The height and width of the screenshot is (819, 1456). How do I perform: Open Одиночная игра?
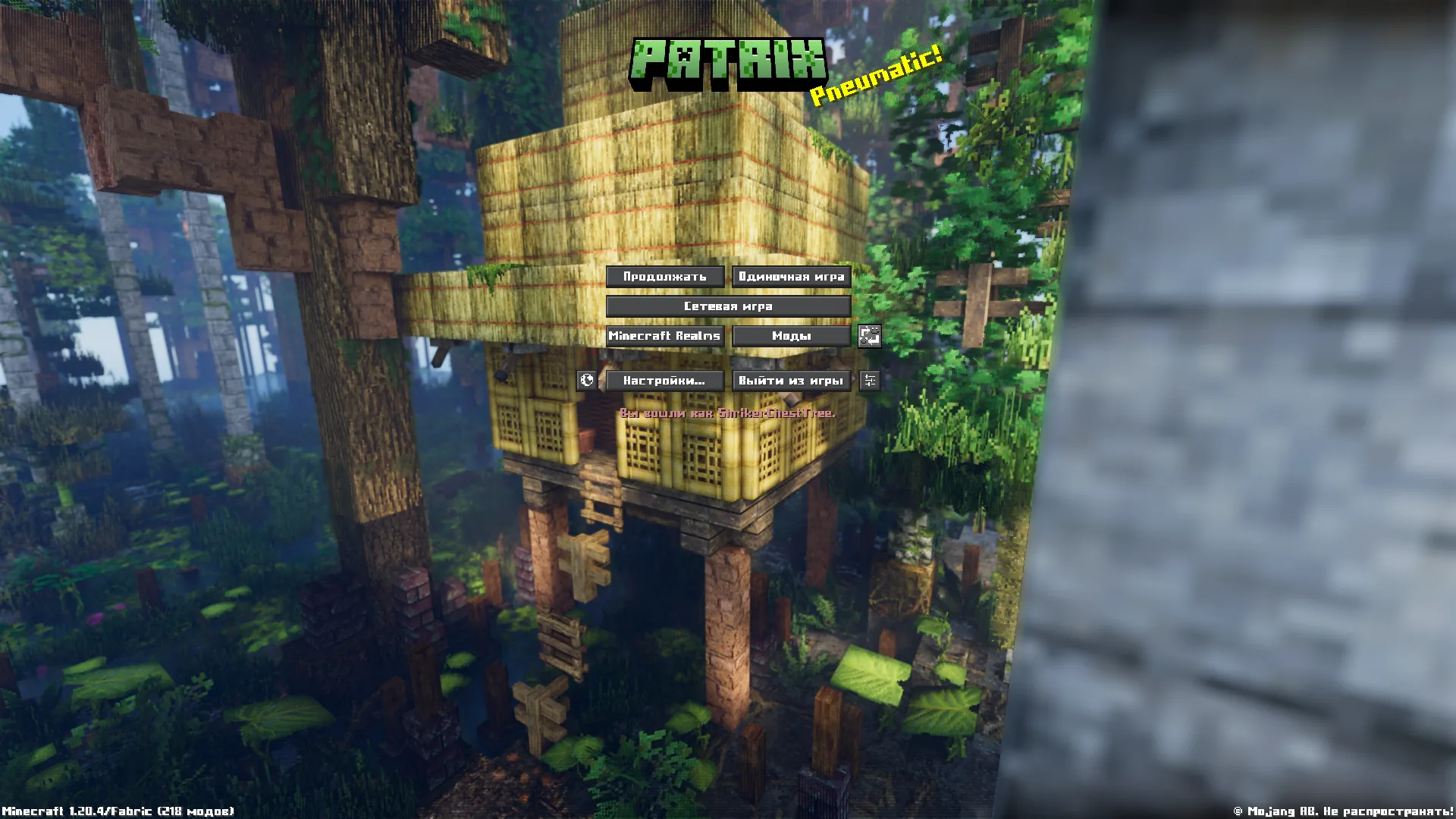coord(790,277)
